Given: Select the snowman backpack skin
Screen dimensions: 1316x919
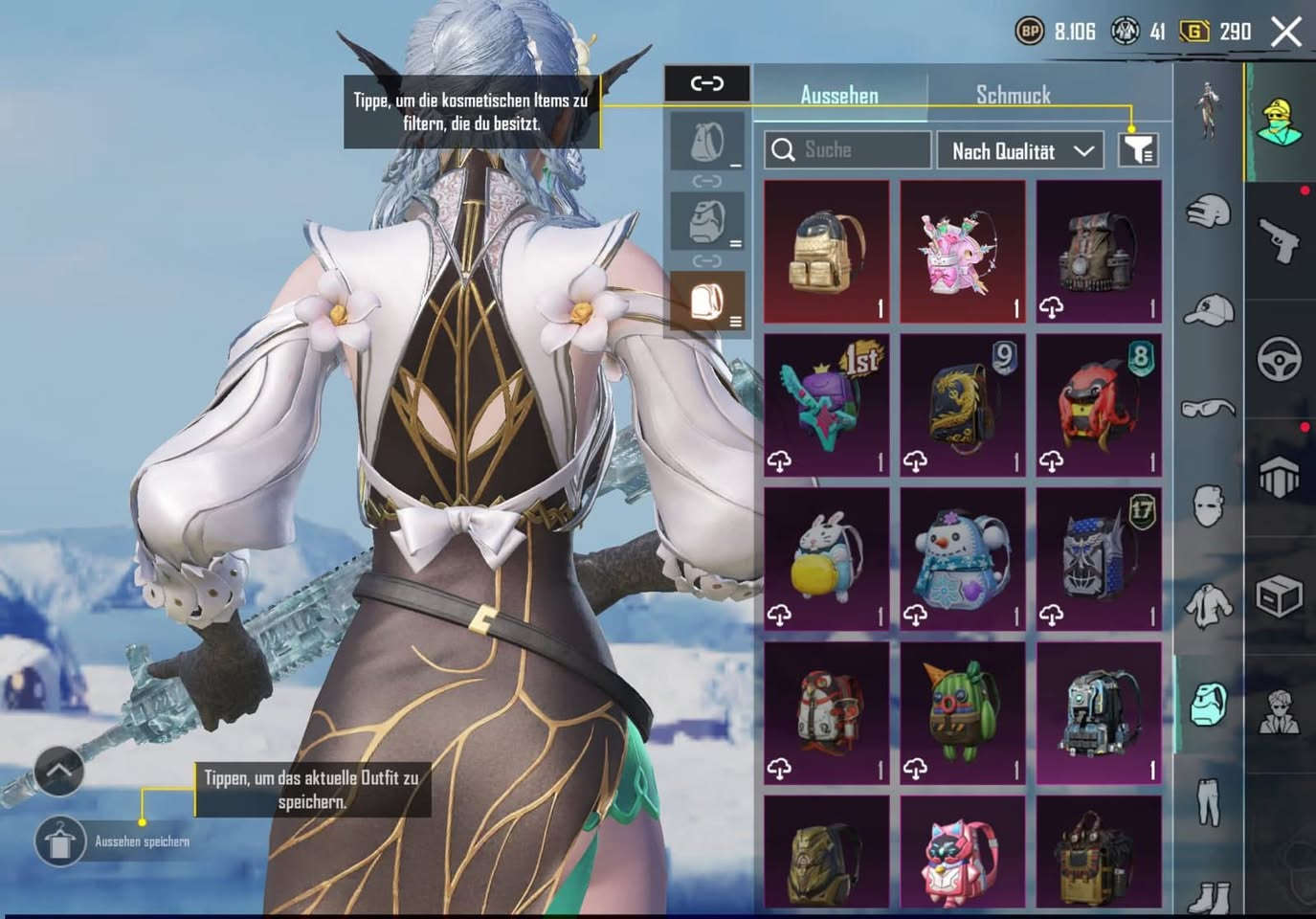Looking at the screenshot, I should [x=963, y=560].
